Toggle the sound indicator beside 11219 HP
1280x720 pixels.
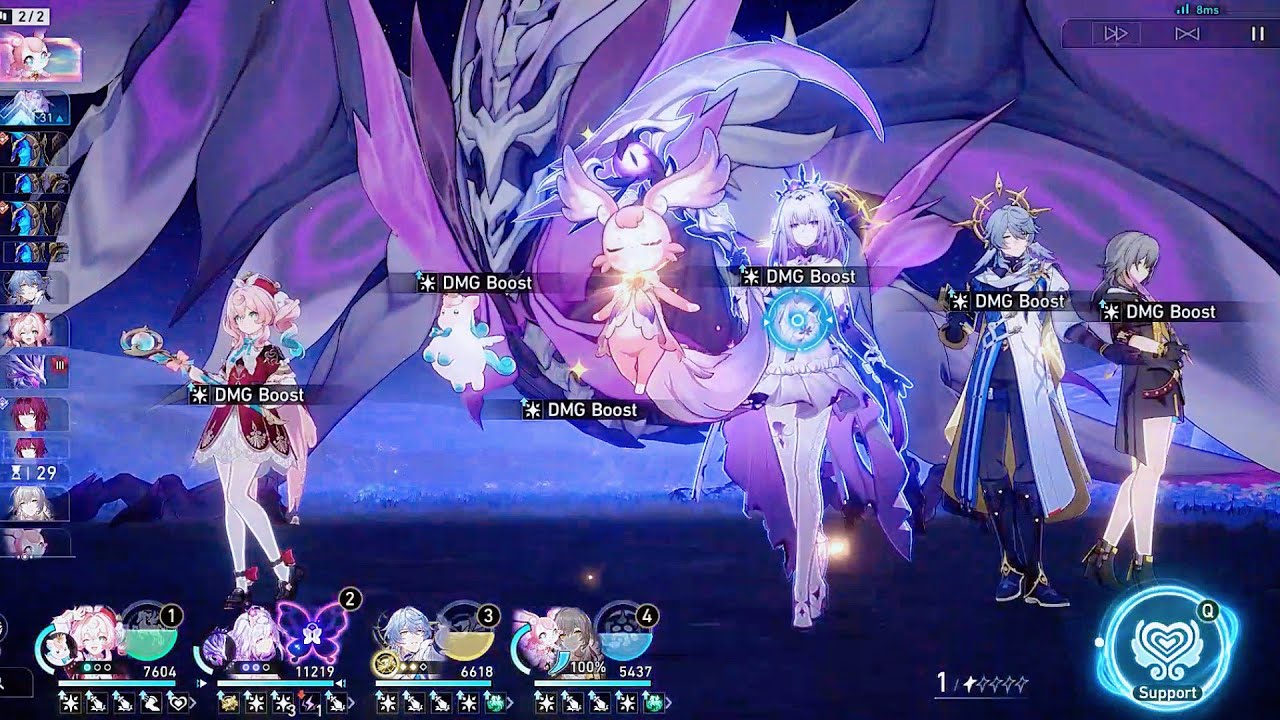pyautogui.click(x=340, y=681)
